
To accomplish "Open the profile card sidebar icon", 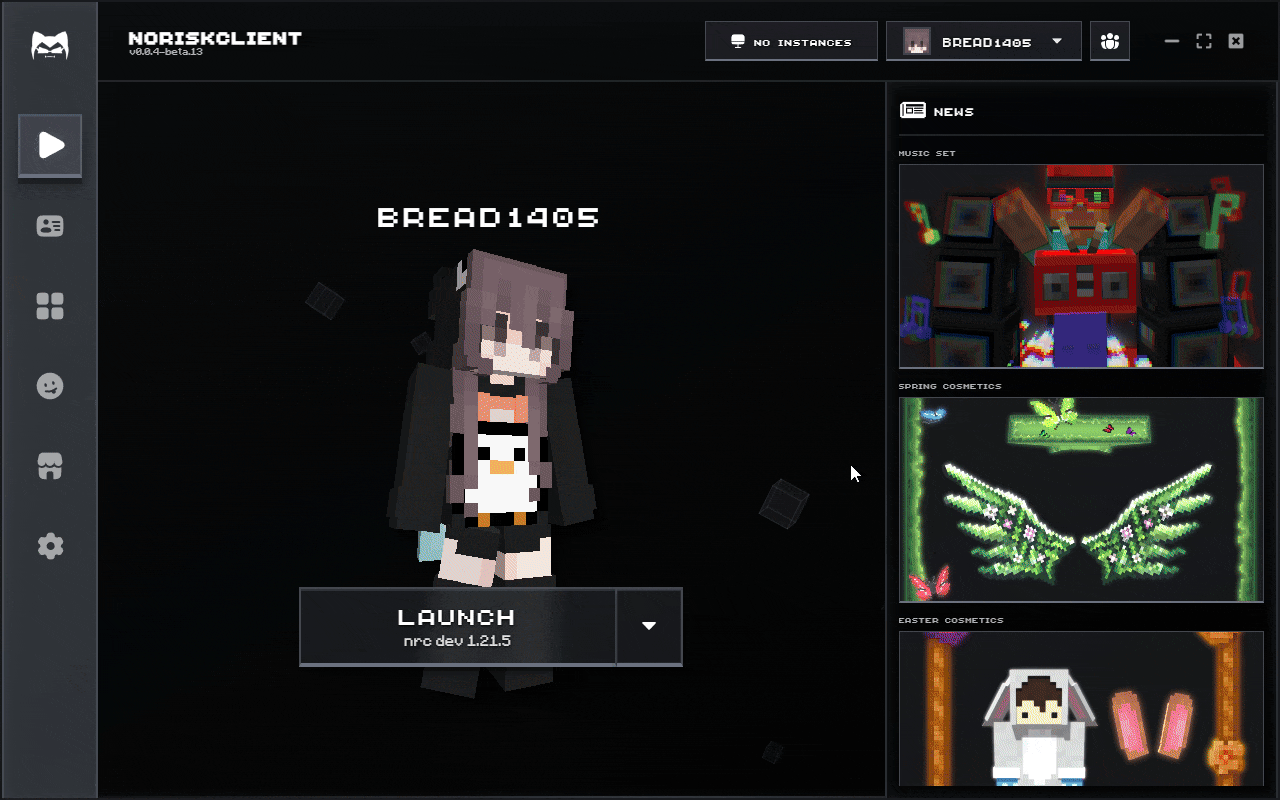I will click(x=50, y=226).
